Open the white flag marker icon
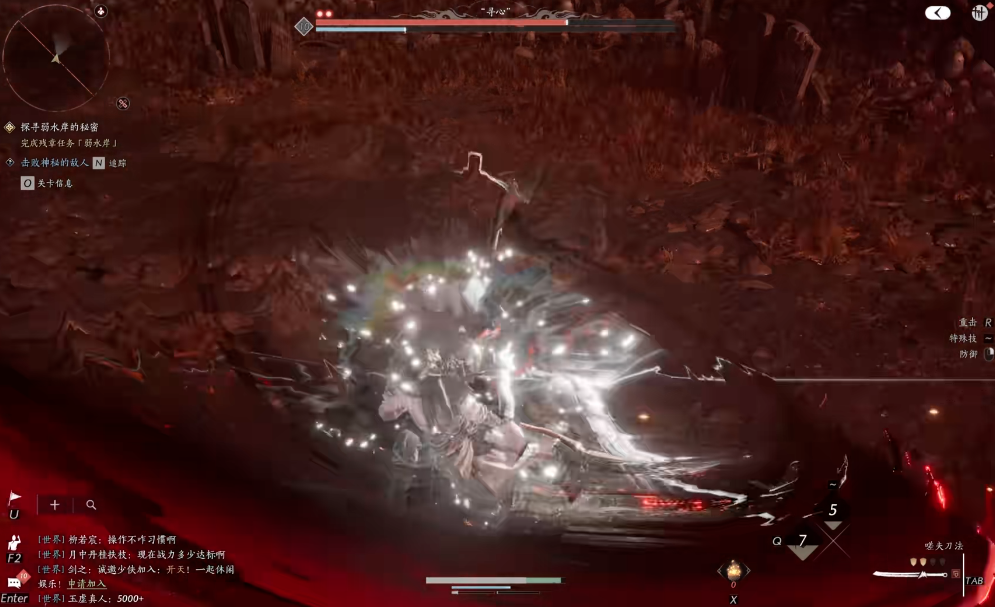Image resolution: width=995 pixels, height=607 pixels. coord(15,498)
